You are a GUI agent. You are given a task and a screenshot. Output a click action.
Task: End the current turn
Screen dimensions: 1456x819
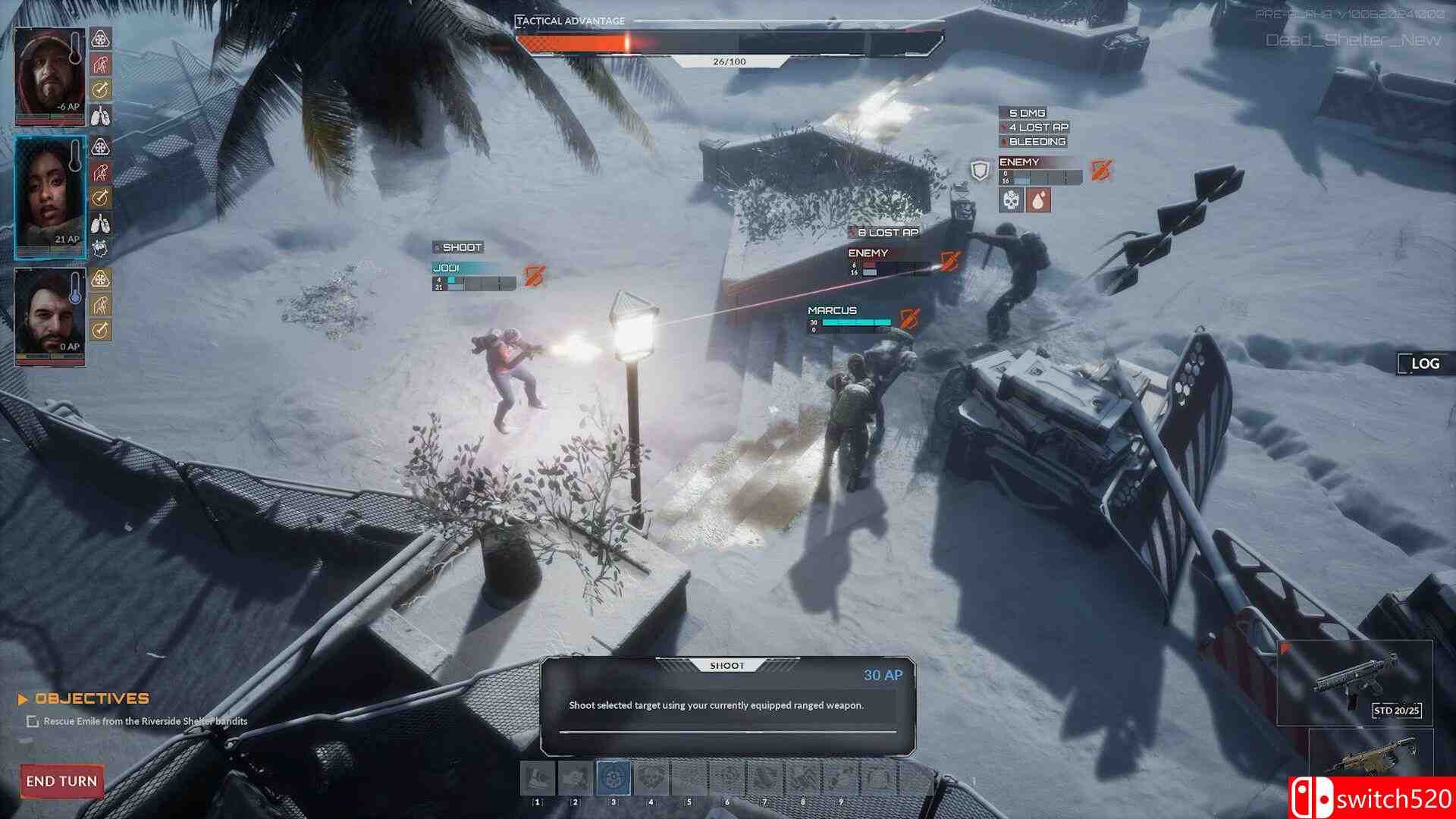pos(61,781)
